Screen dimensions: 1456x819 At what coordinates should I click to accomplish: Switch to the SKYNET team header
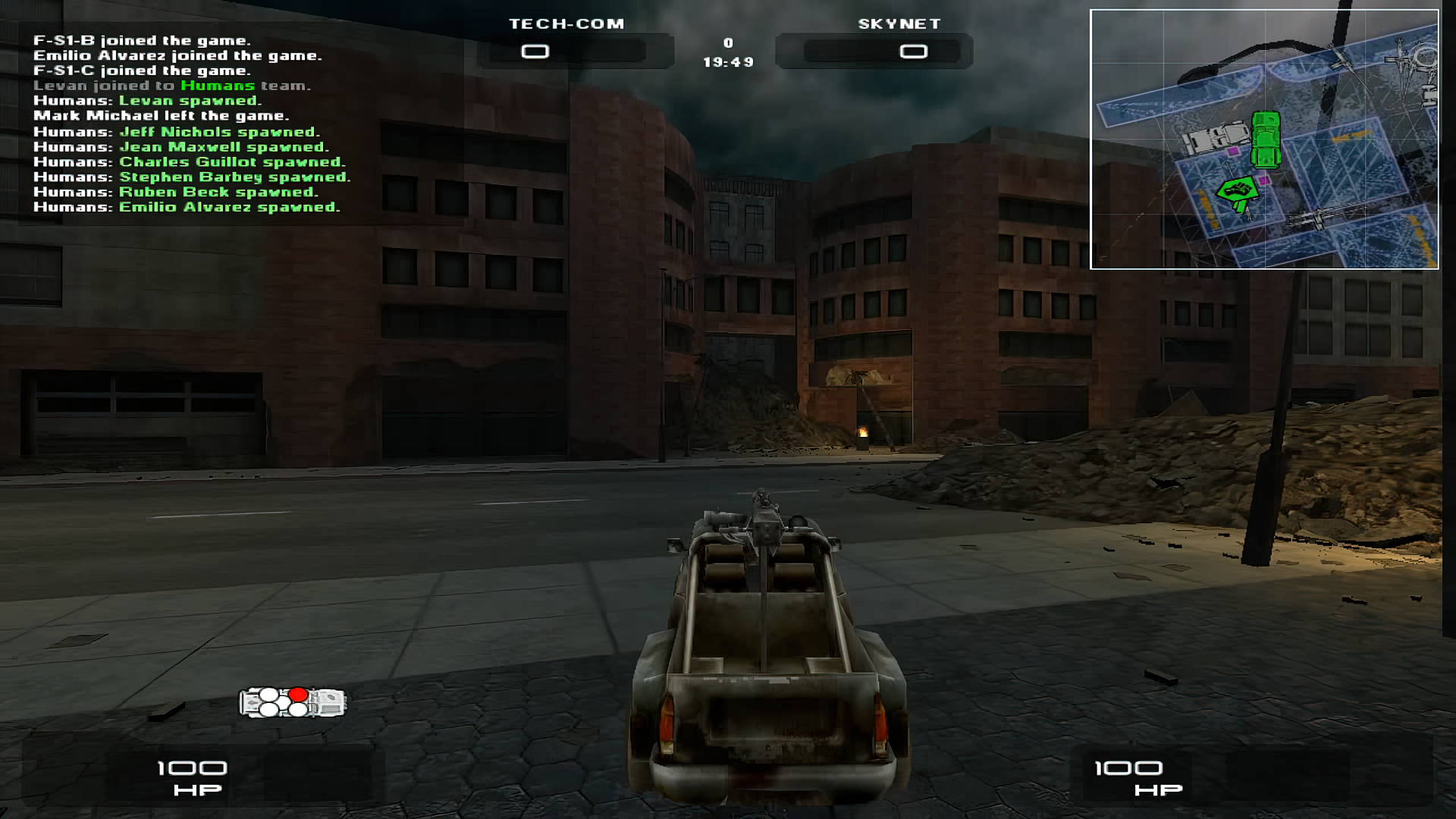click(x=899, y=24)
